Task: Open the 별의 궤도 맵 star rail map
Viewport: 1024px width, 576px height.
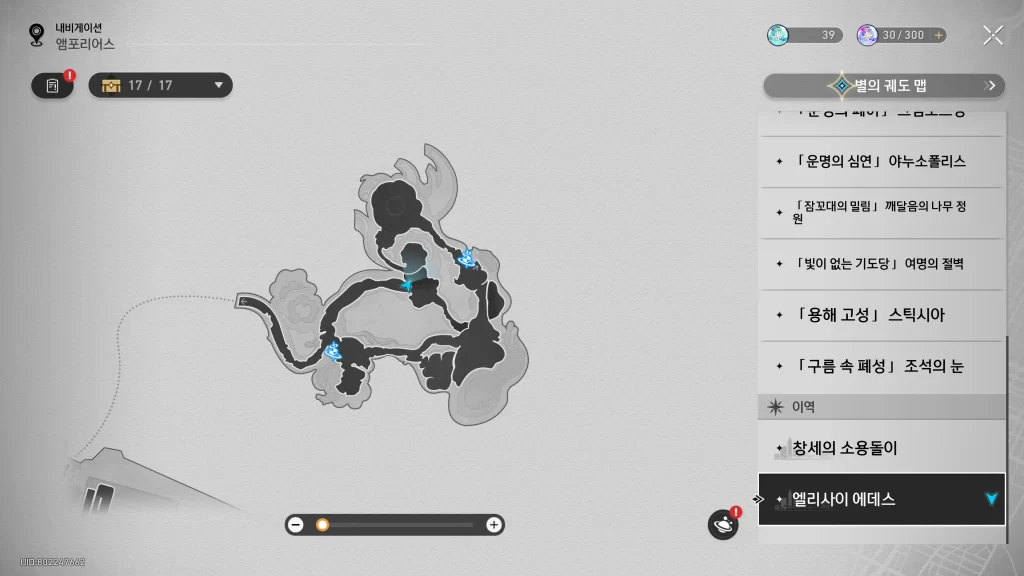Action: (884, 86)
